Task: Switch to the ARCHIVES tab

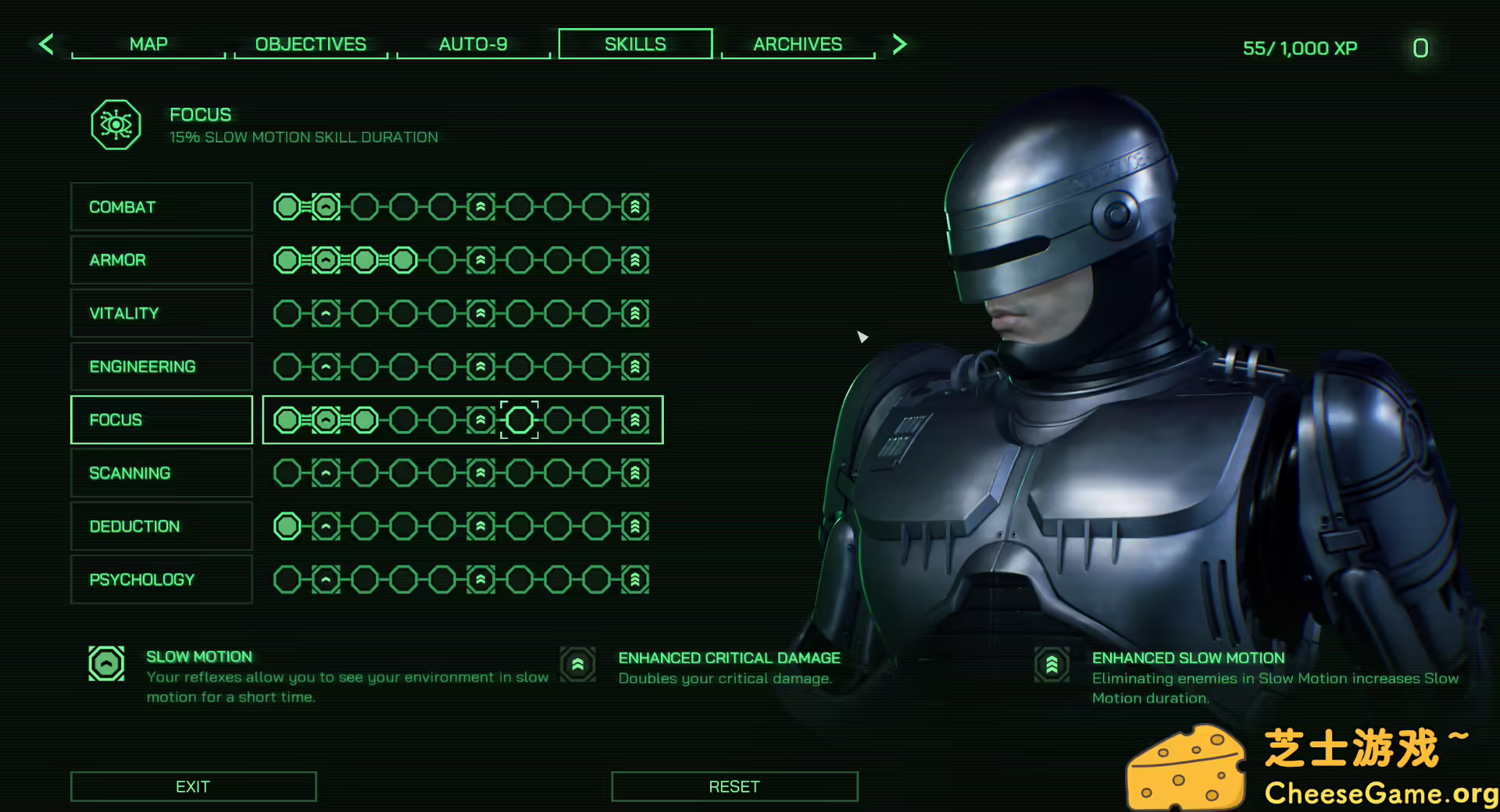Action: click(798, 44)
